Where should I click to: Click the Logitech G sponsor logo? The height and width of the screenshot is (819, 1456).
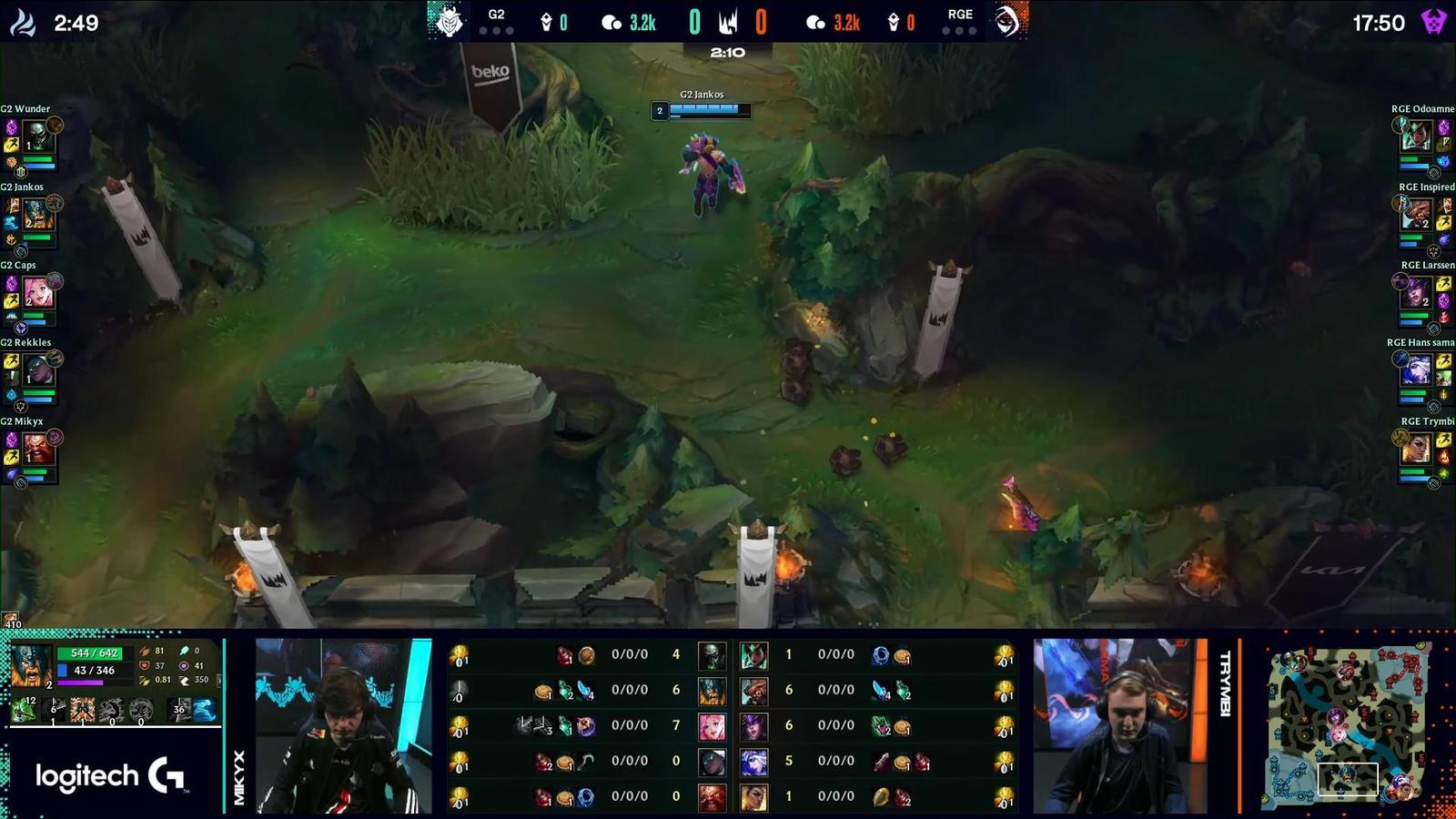[109, 773]
